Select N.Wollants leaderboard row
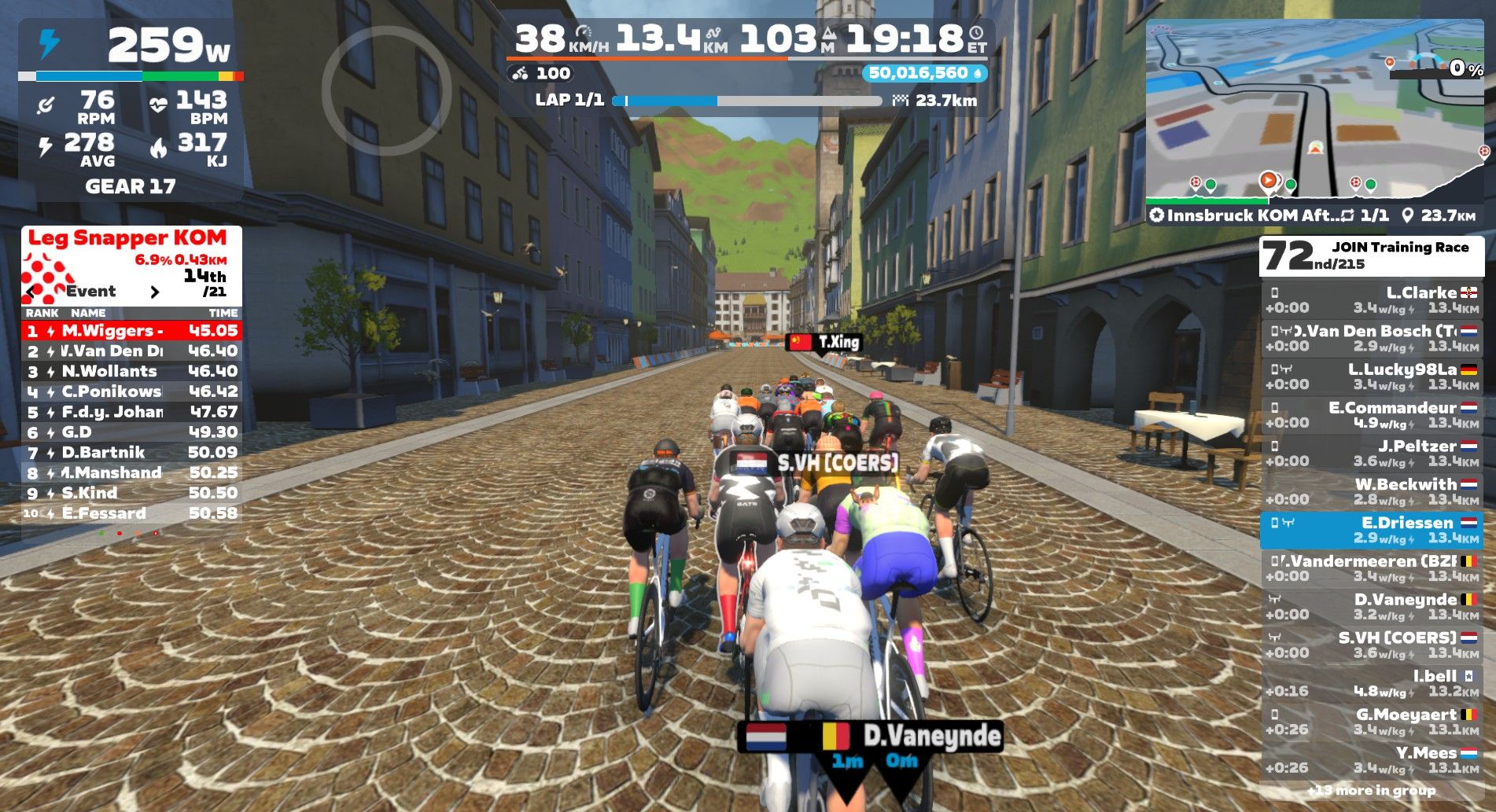 [131, 371]
